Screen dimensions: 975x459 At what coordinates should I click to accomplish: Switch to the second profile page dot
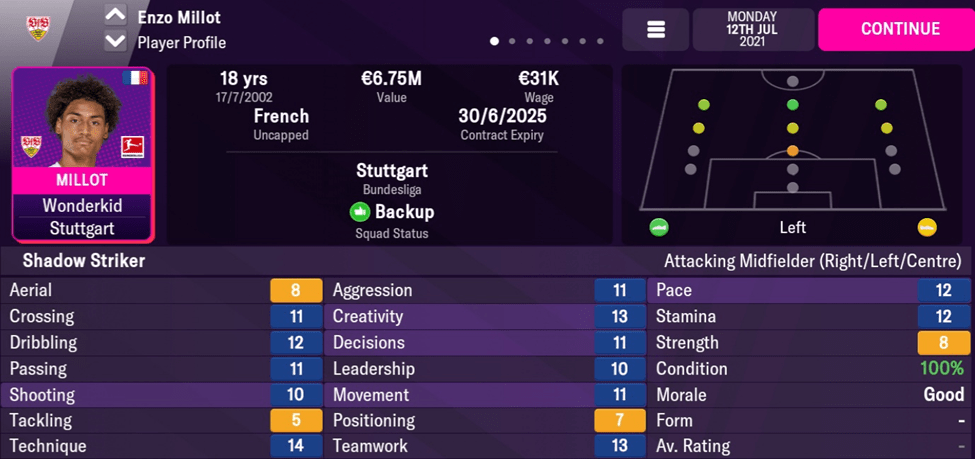(513, 42)
